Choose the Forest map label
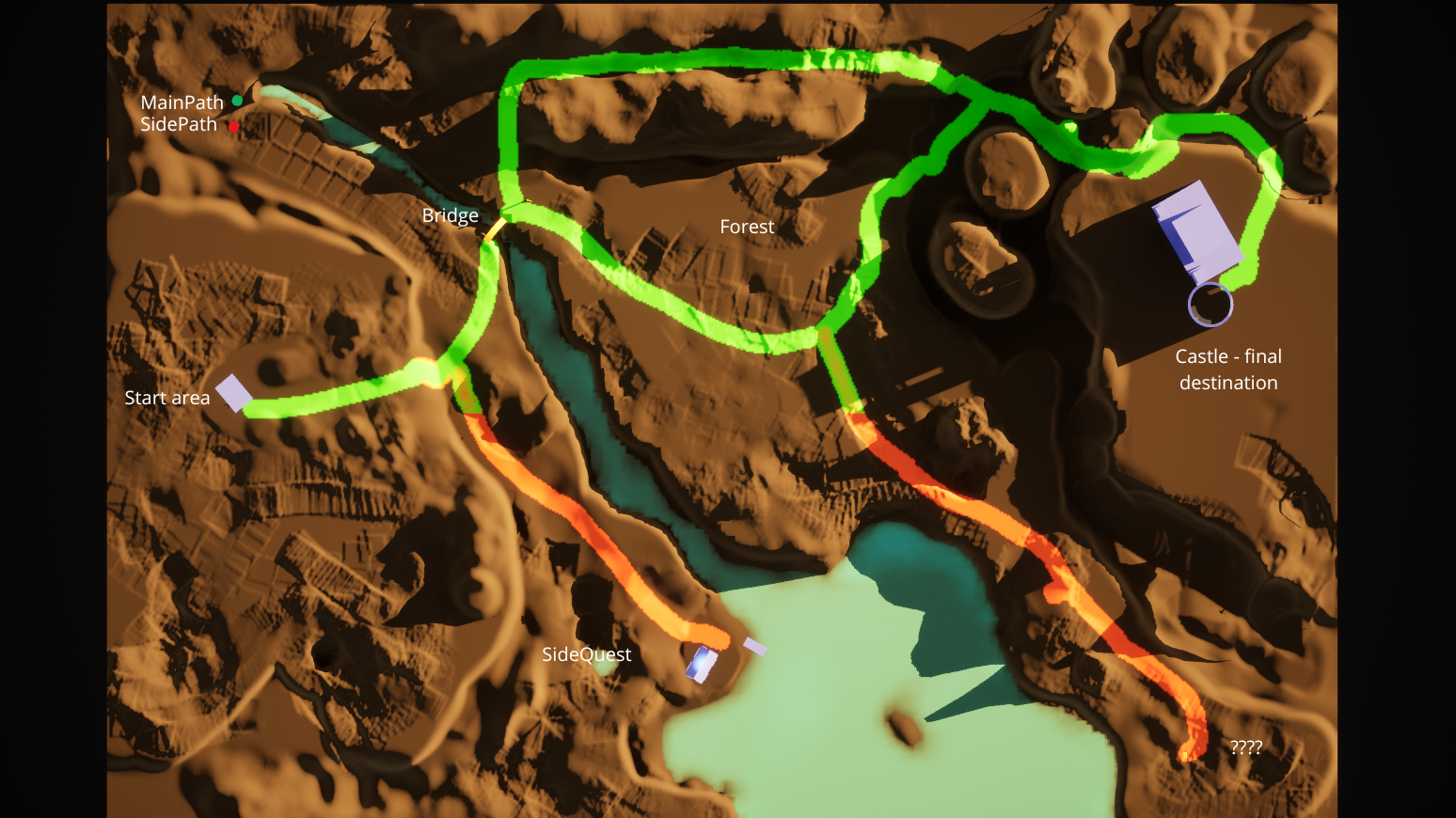The height and width of the screenshot is (818, 1456). pyautogui.click(x=747, y=228)
